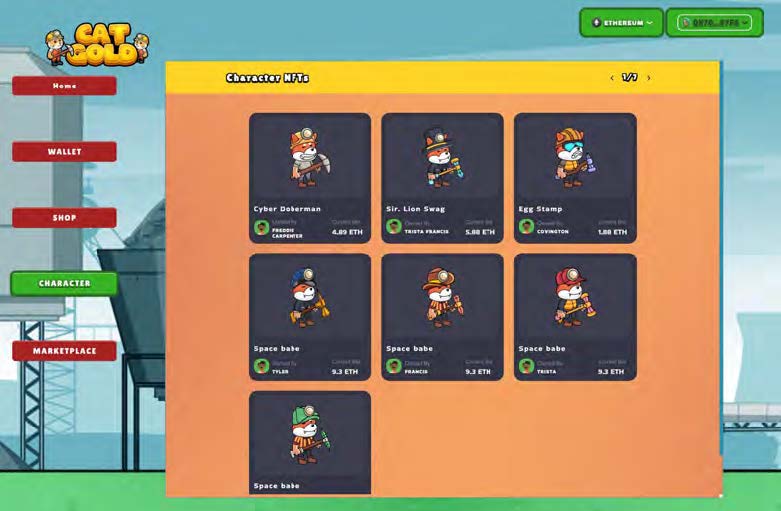Click the Cat Gold logo
The height and width of the screenshot is (511, 781).
point(97,45)
